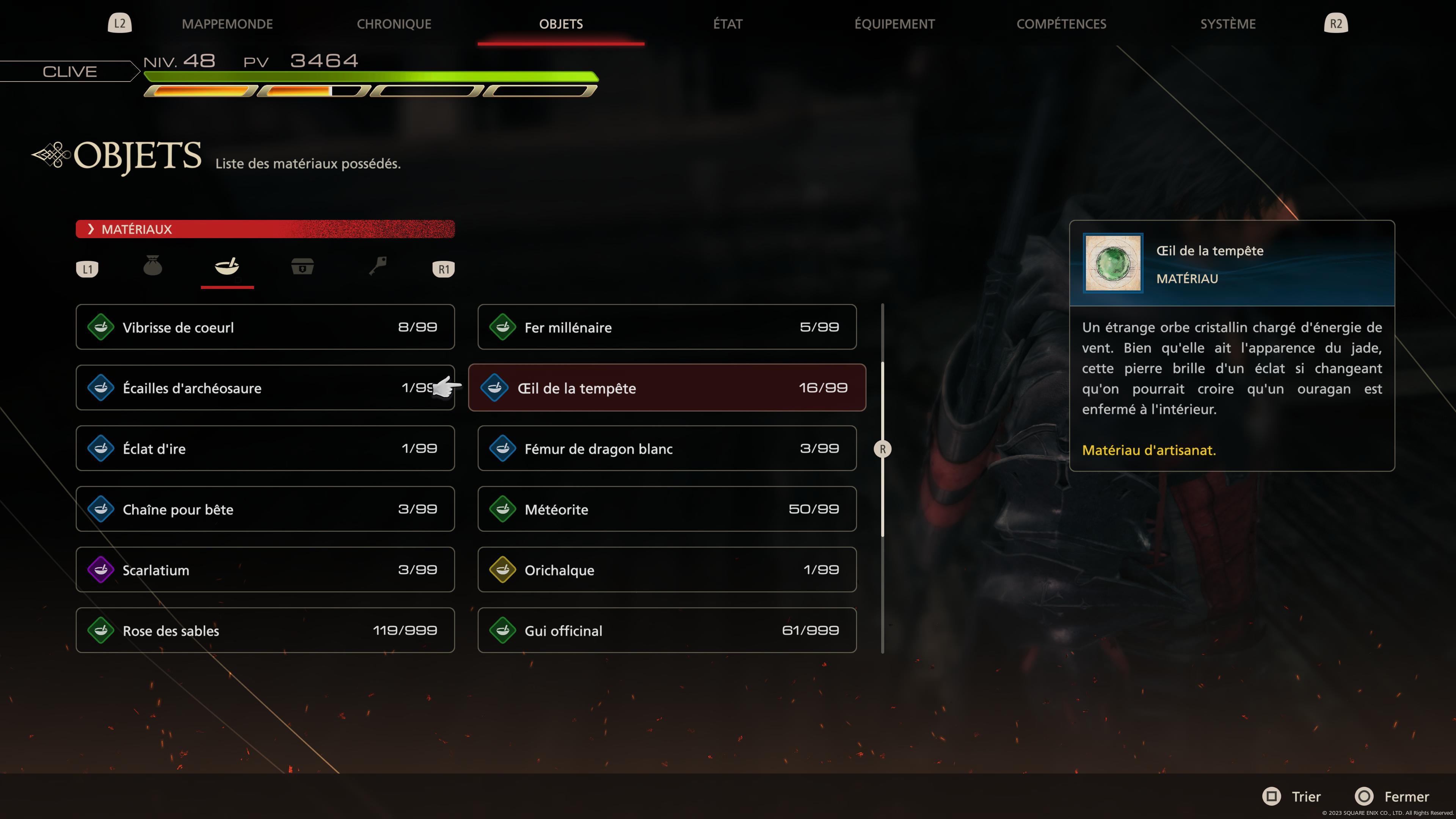Switch to the MAPPEMONDE tab

point(227,24)
